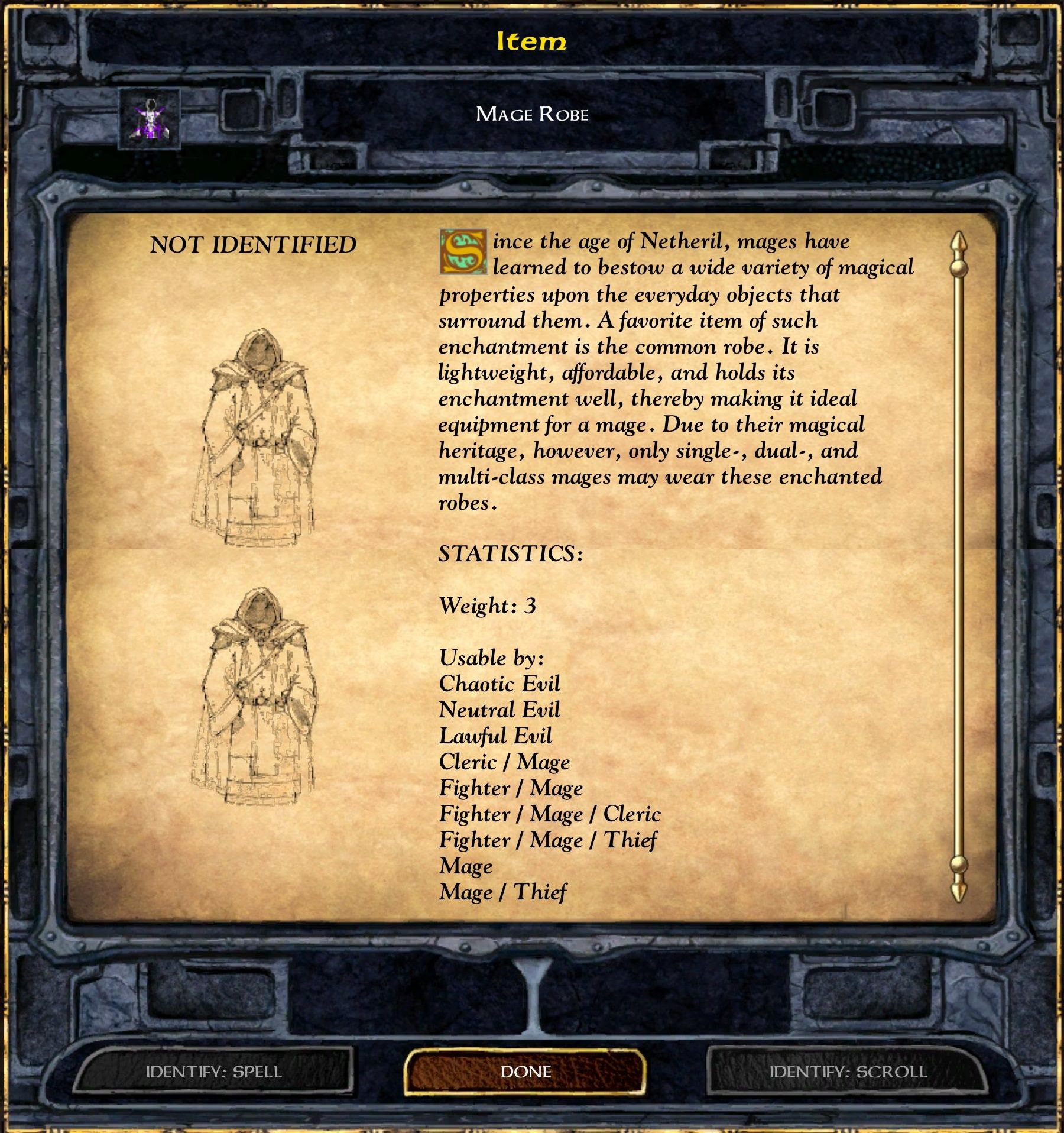Close the item window with Done
This screenshot has height=1133, width=1064.
525,1072
